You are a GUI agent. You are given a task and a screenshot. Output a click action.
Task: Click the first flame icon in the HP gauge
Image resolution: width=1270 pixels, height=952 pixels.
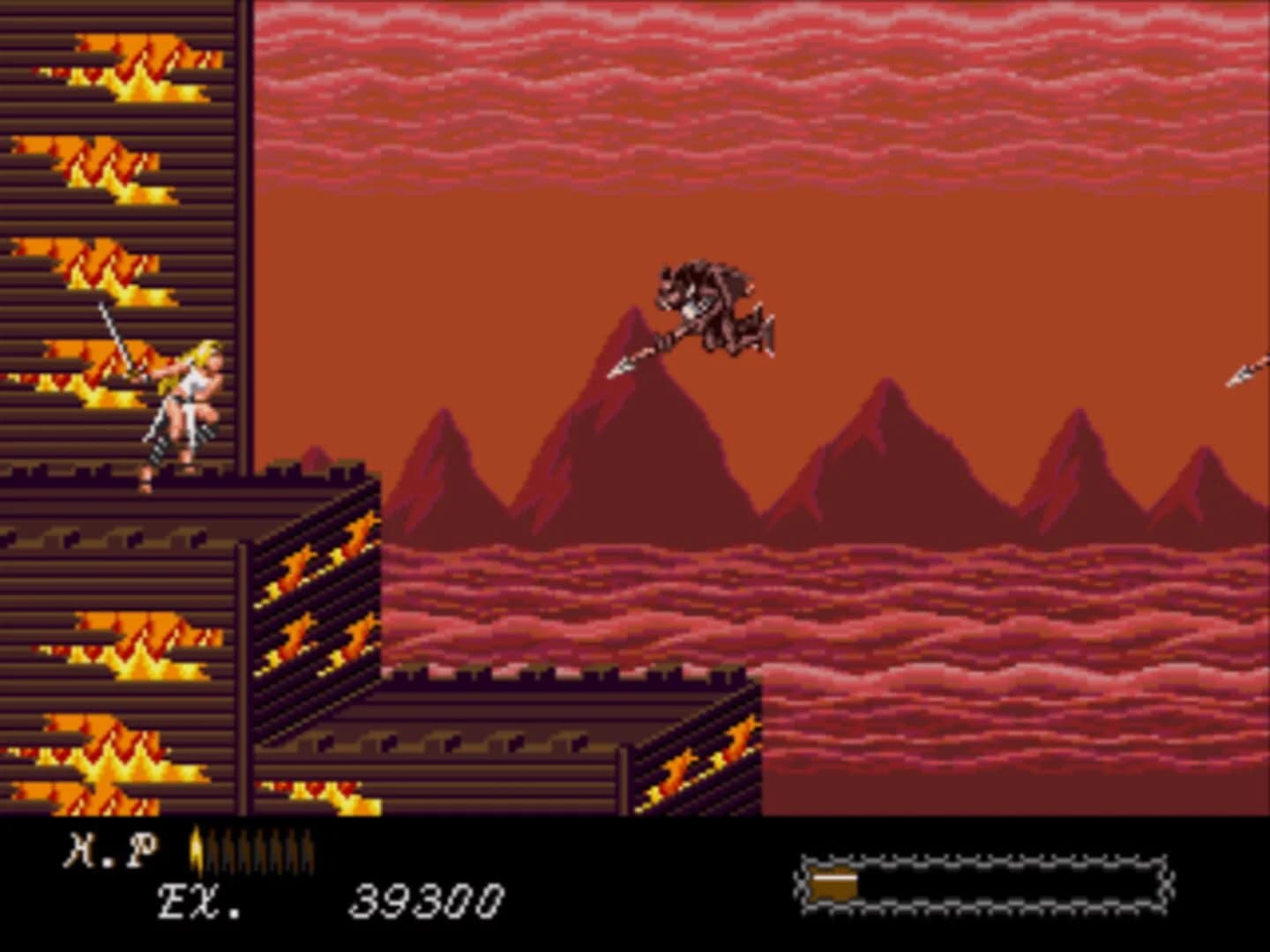195,848
